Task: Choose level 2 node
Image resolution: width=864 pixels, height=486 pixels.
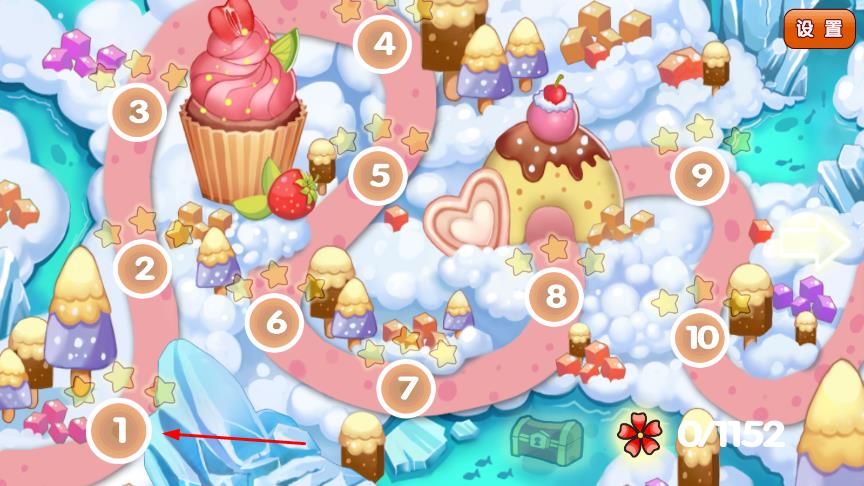Action: (x=144, y=268)
